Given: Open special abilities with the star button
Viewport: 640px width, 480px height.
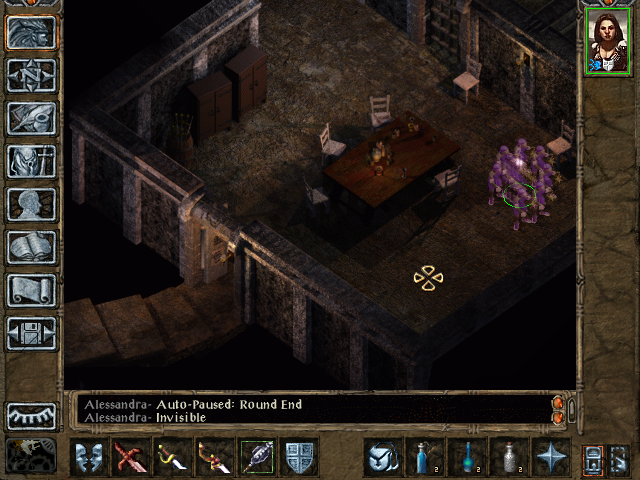Looking at the screenshot, I should [x=550, y=458].
